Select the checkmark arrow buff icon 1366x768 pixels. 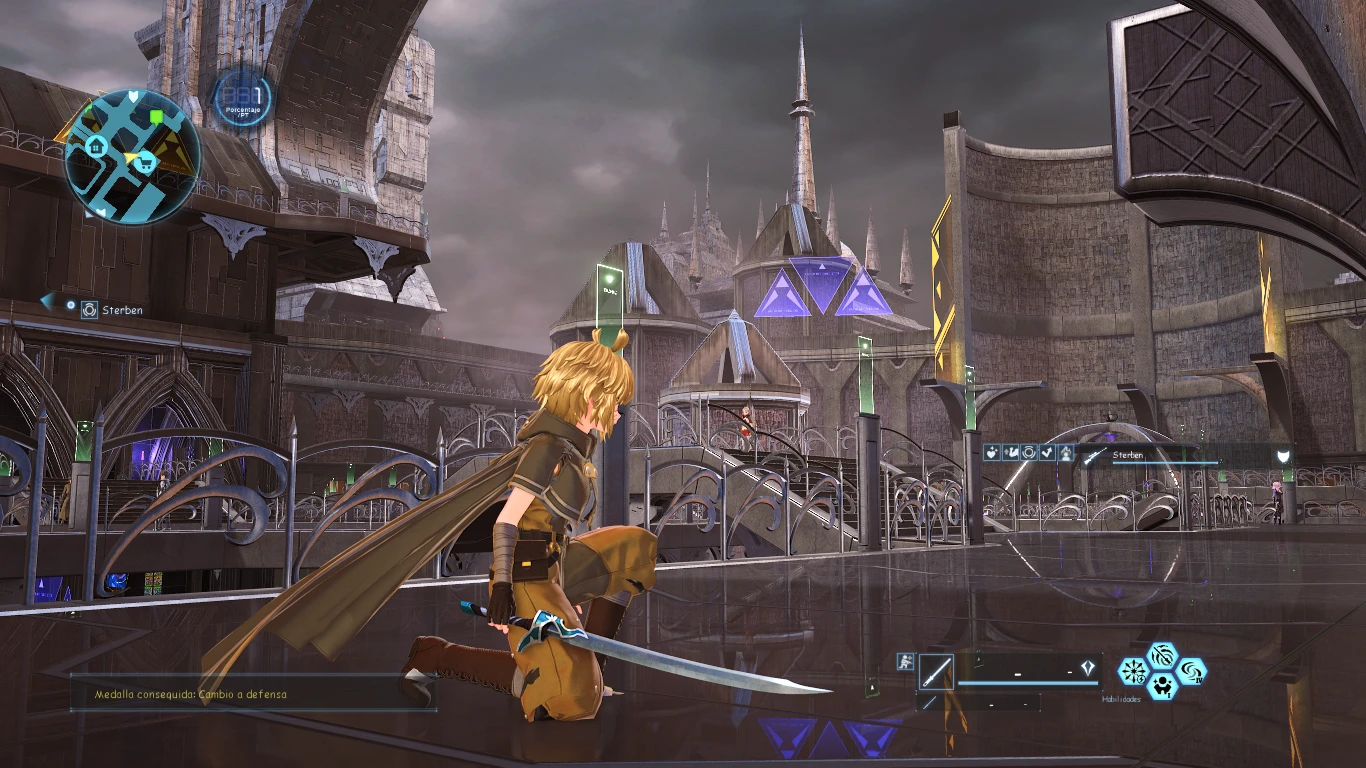1047,453
